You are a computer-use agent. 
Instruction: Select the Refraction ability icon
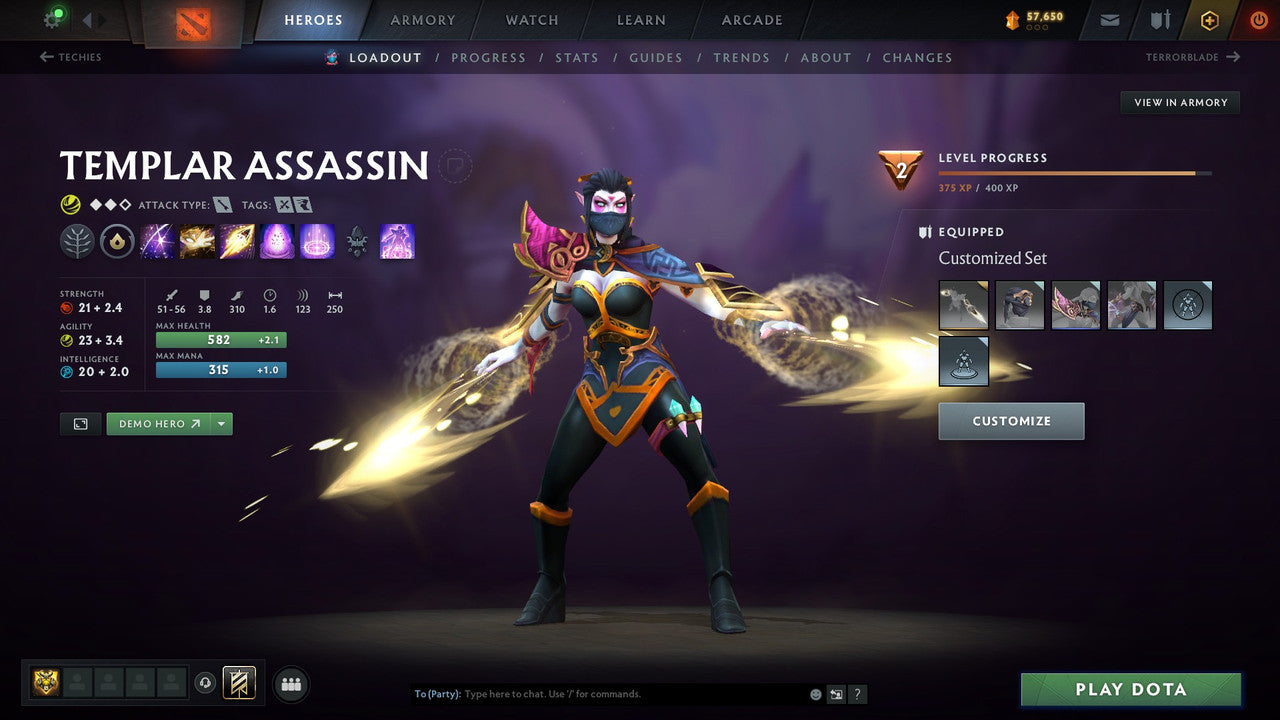click(x=157, y=240)
